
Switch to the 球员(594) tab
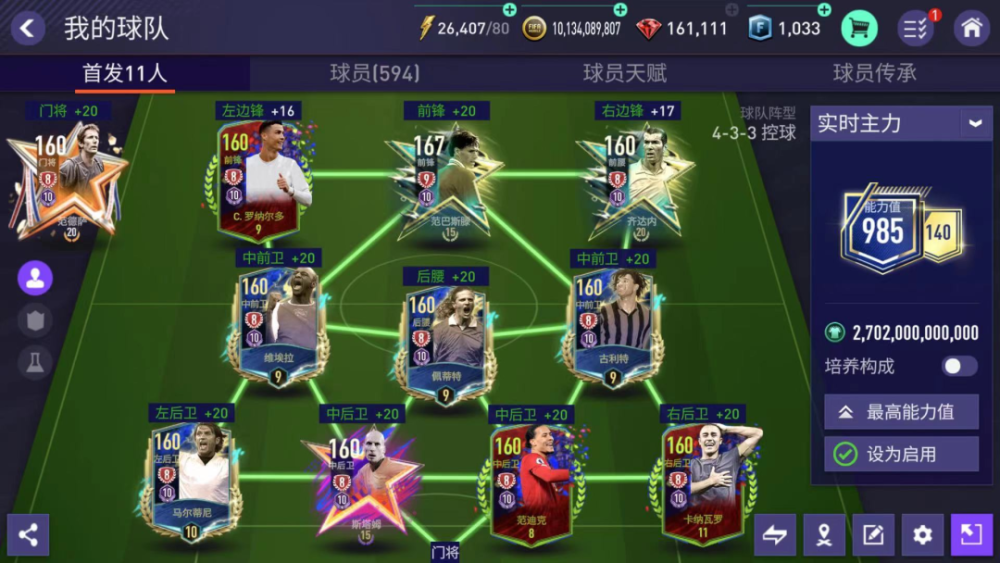click(375, 73)
